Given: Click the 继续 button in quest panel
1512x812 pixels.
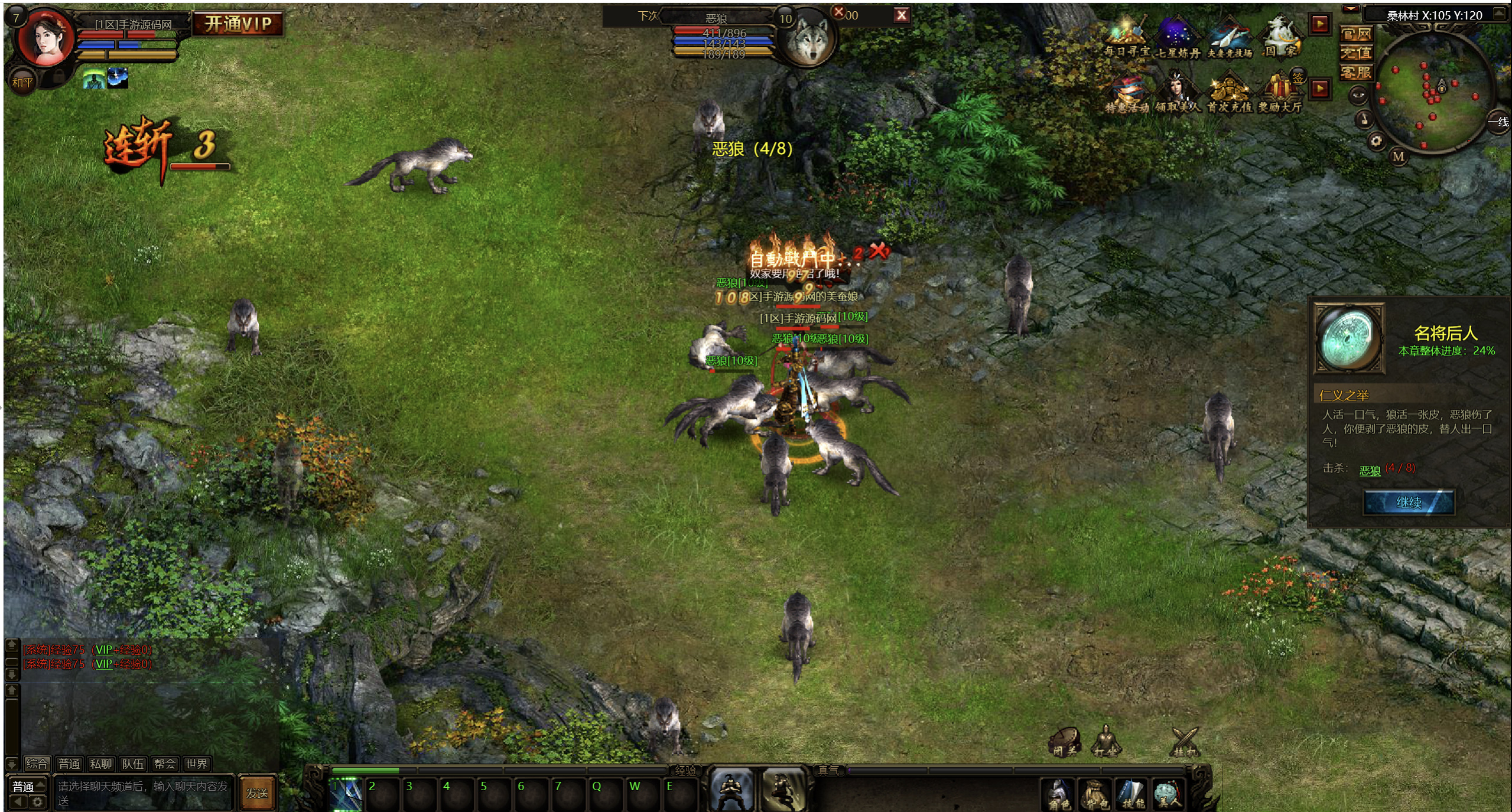Looking at the screenshot, I should click(1407, 502).
